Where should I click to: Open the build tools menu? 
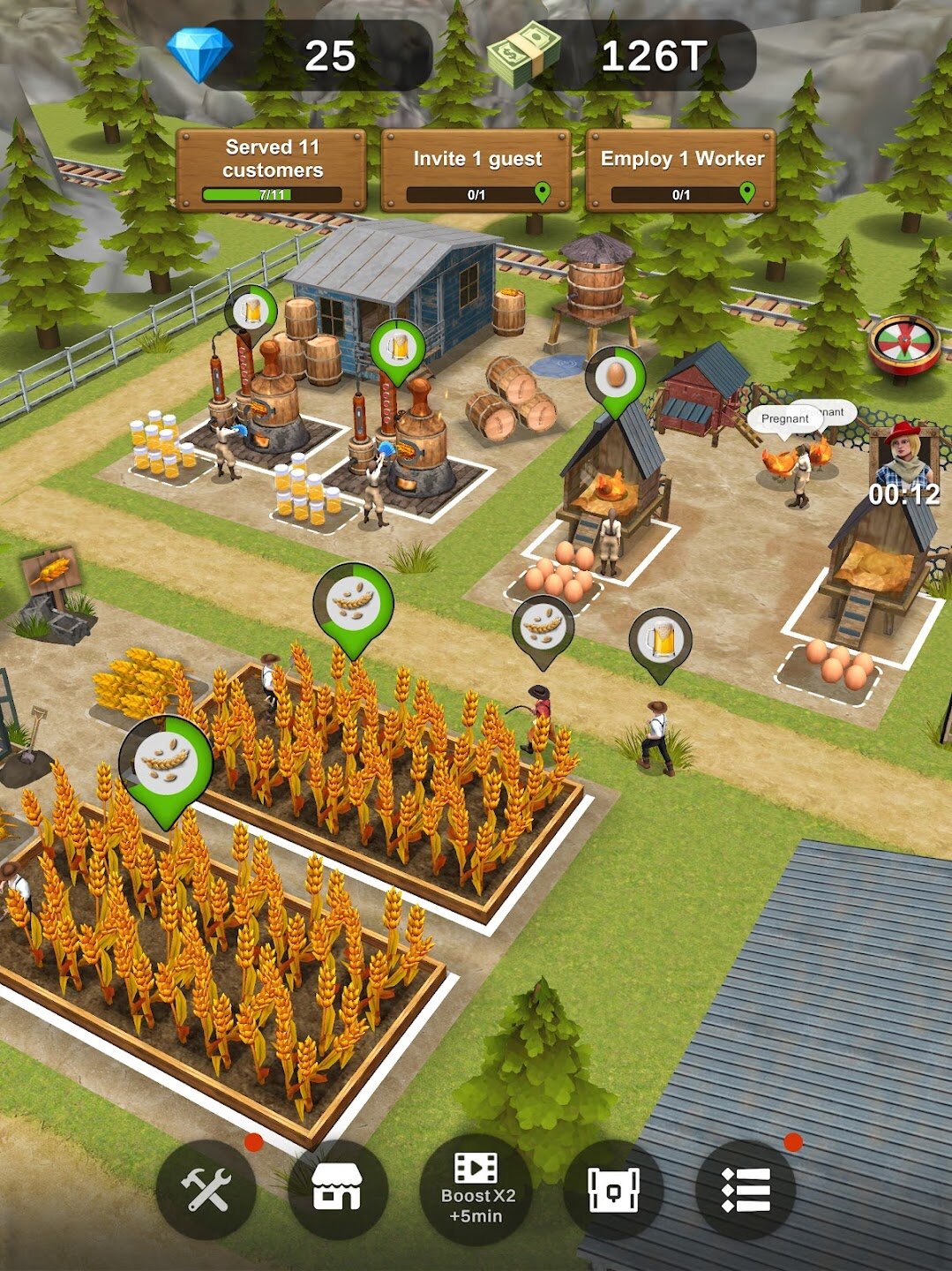(206, 1190)
